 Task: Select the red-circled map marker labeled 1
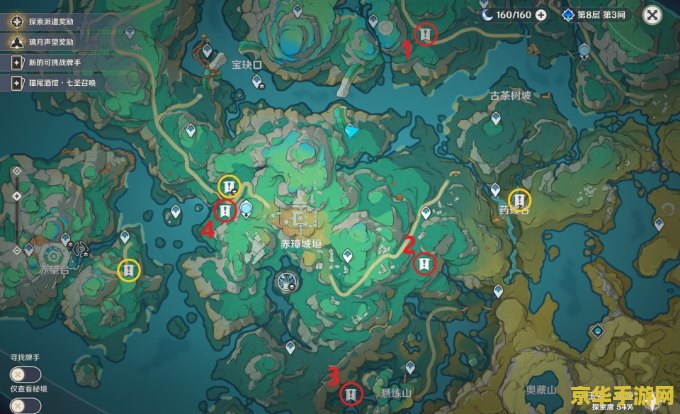[x=427, y=35]
